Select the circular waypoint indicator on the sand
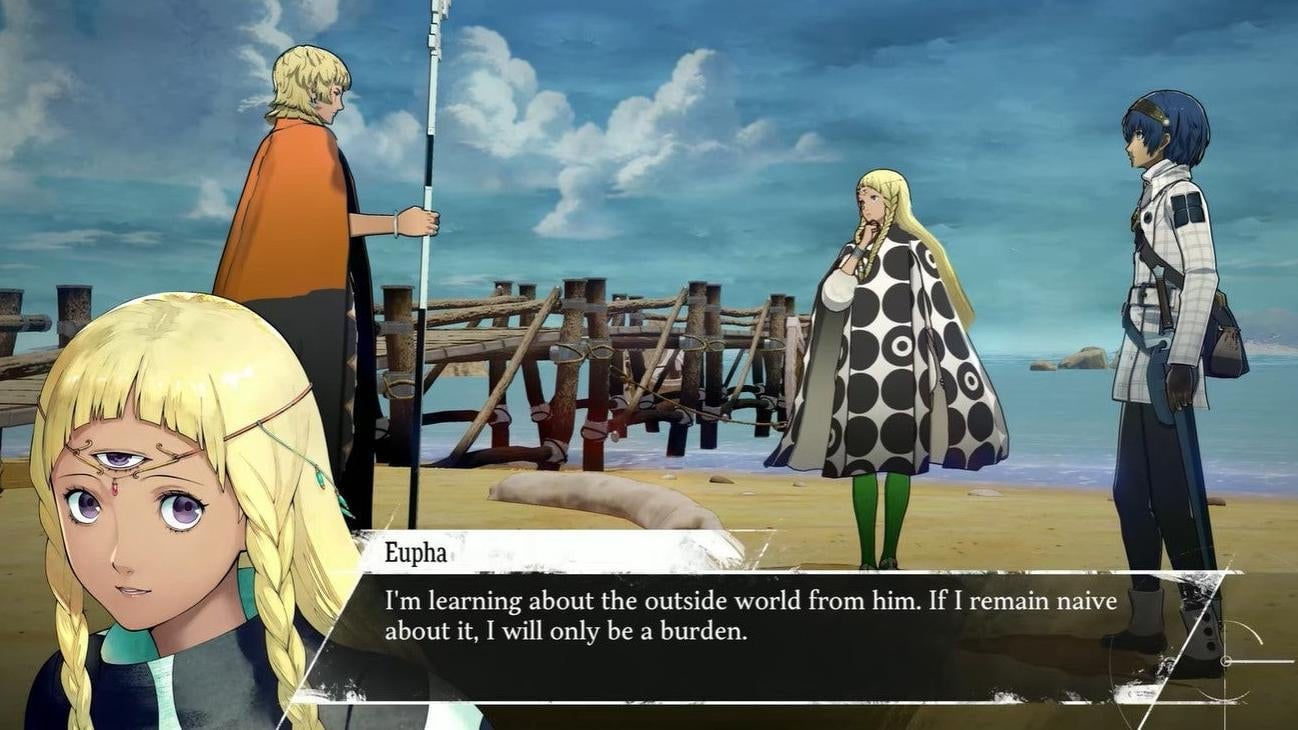The width and height of the screenshot is (1298, 730). pyautogui.click(x=1226, y=661)
